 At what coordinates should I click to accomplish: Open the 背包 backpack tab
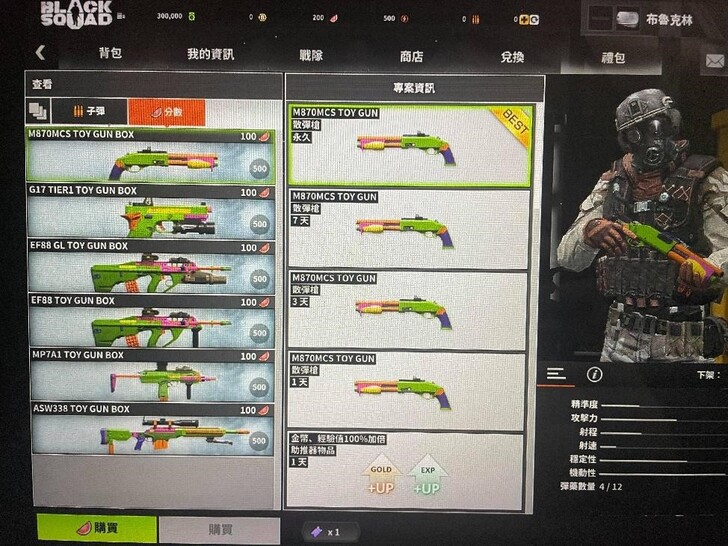coord(110,56)
